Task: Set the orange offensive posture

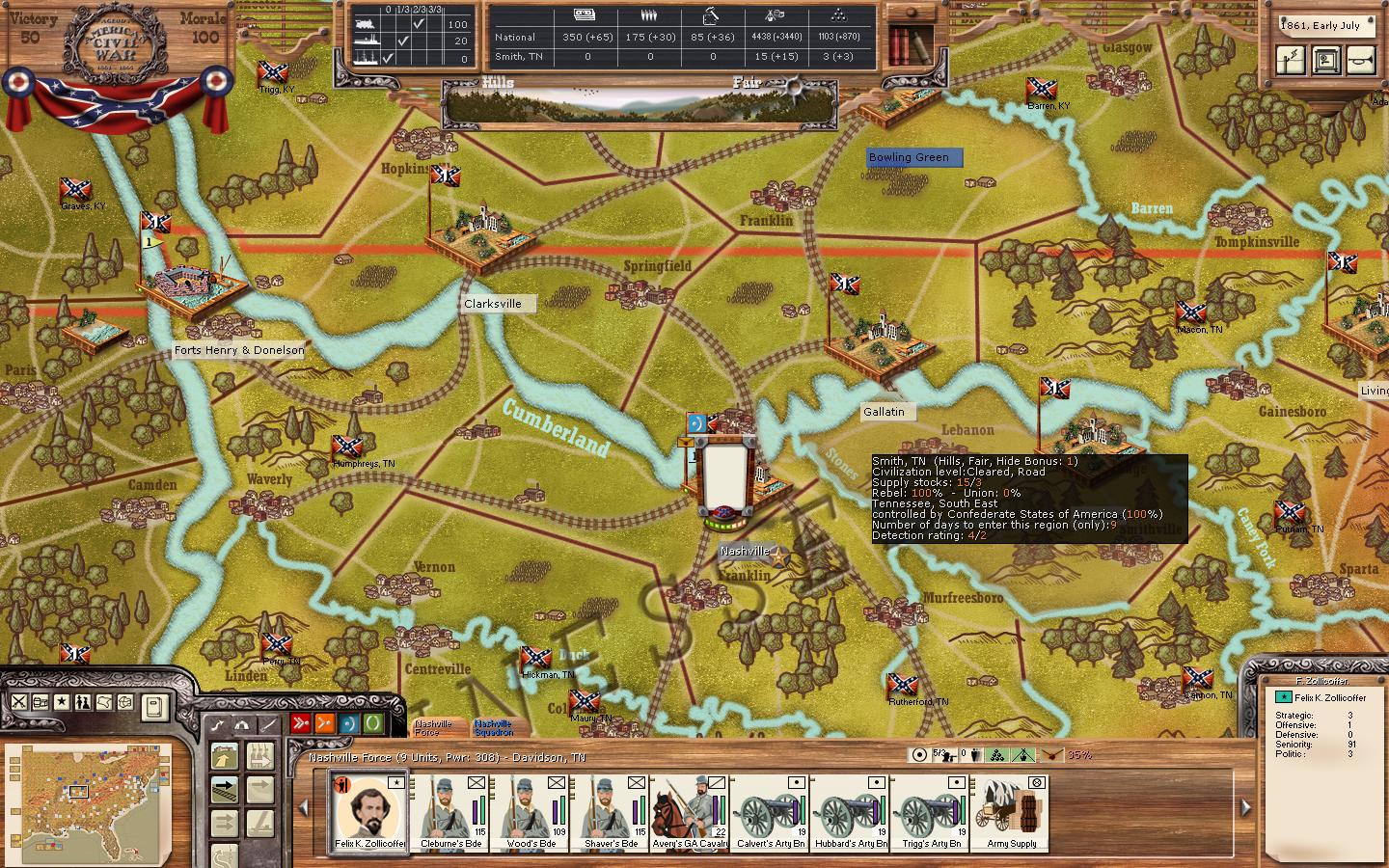Action: pyautogui.click(x=324, y=722)
